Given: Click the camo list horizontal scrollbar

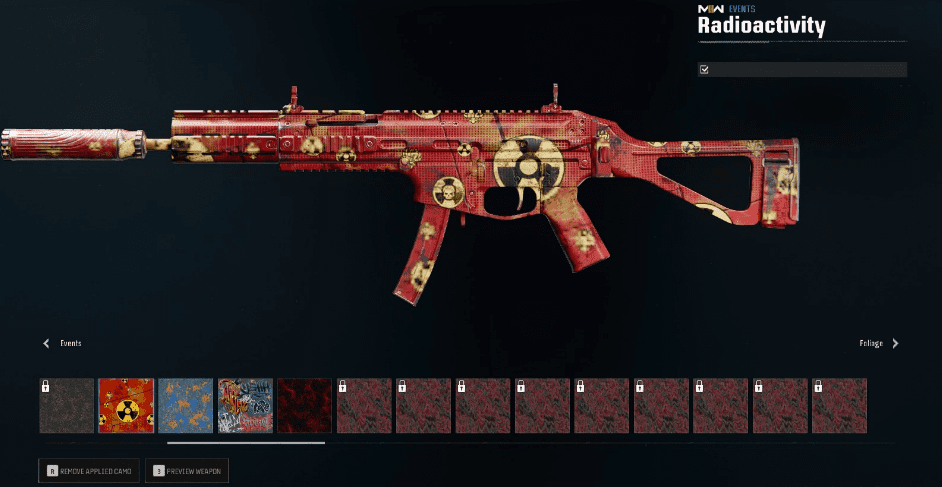Looking at the screenshot, I should 246,442.
